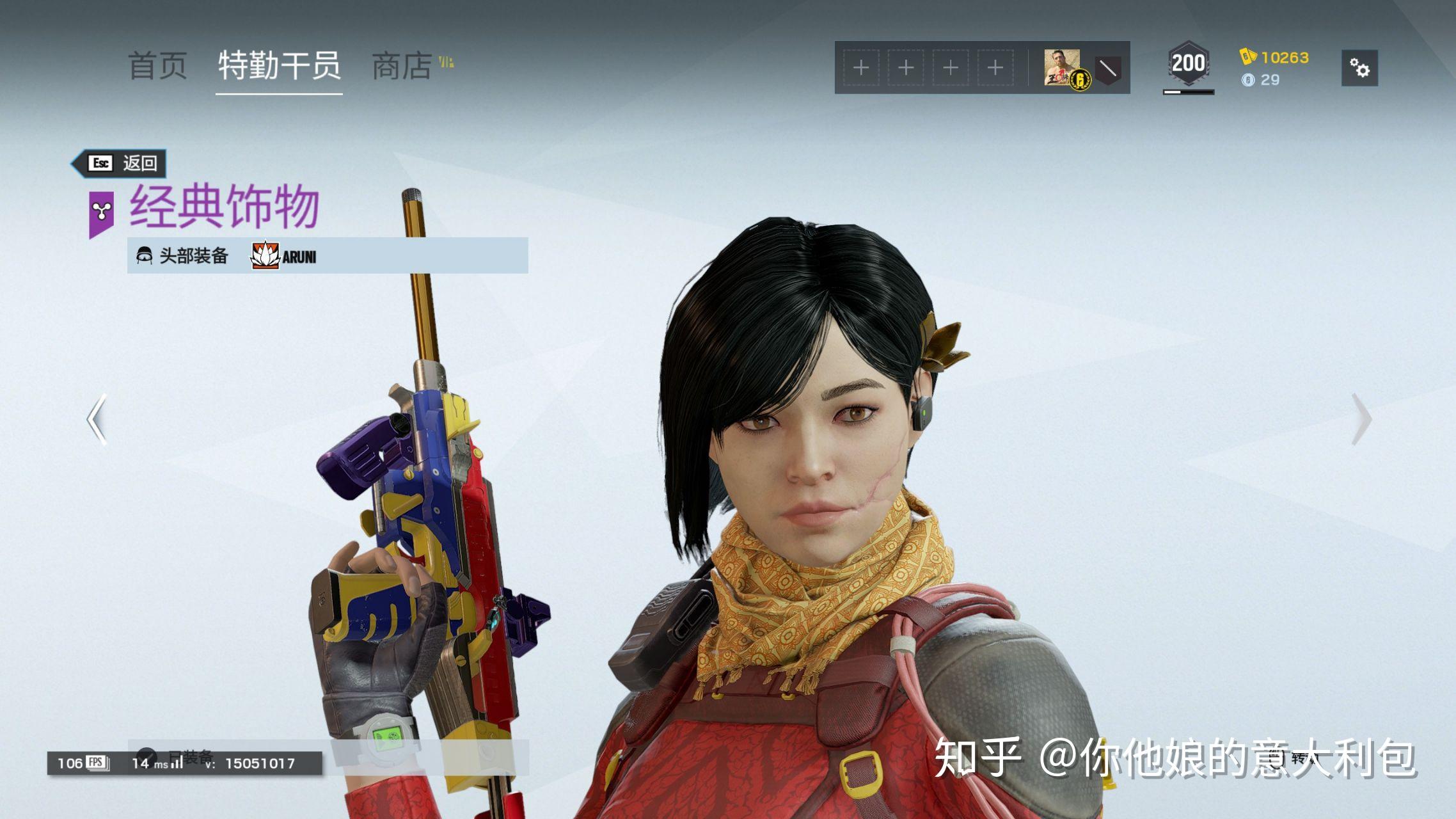Click the 10263 renown currency counter

(x=1274, y=58)
